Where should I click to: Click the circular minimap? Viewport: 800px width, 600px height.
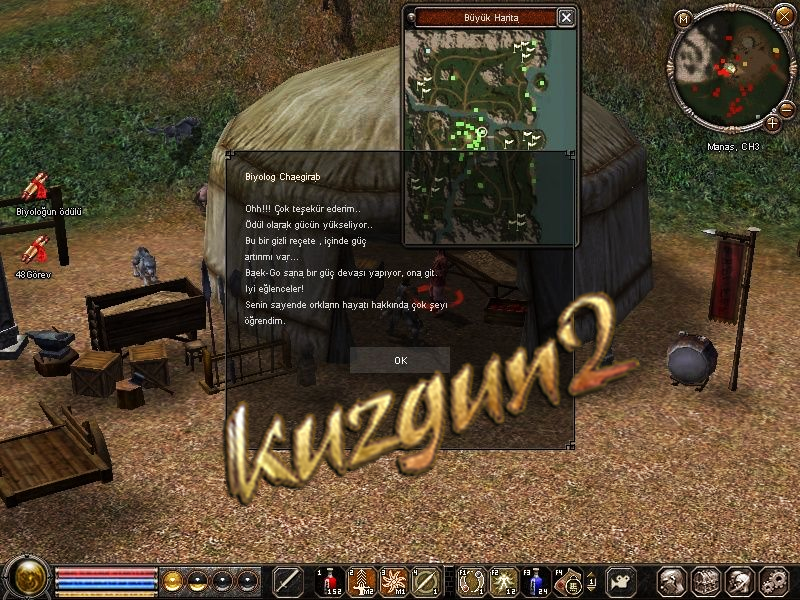tap(730, 68)
